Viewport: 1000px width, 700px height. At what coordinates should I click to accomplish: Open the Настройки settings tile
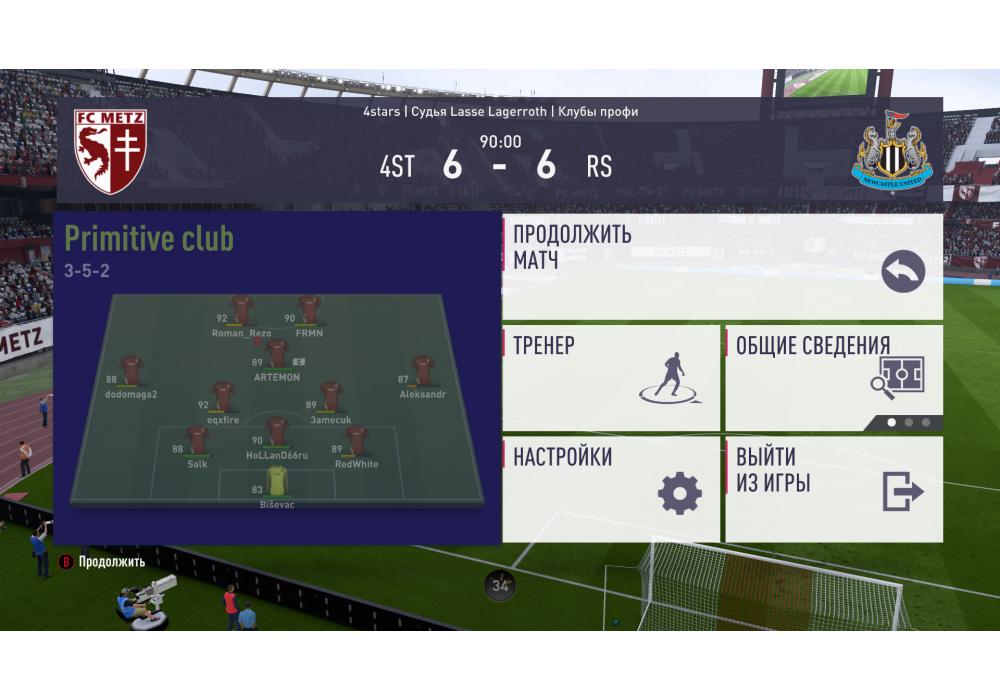610,488
